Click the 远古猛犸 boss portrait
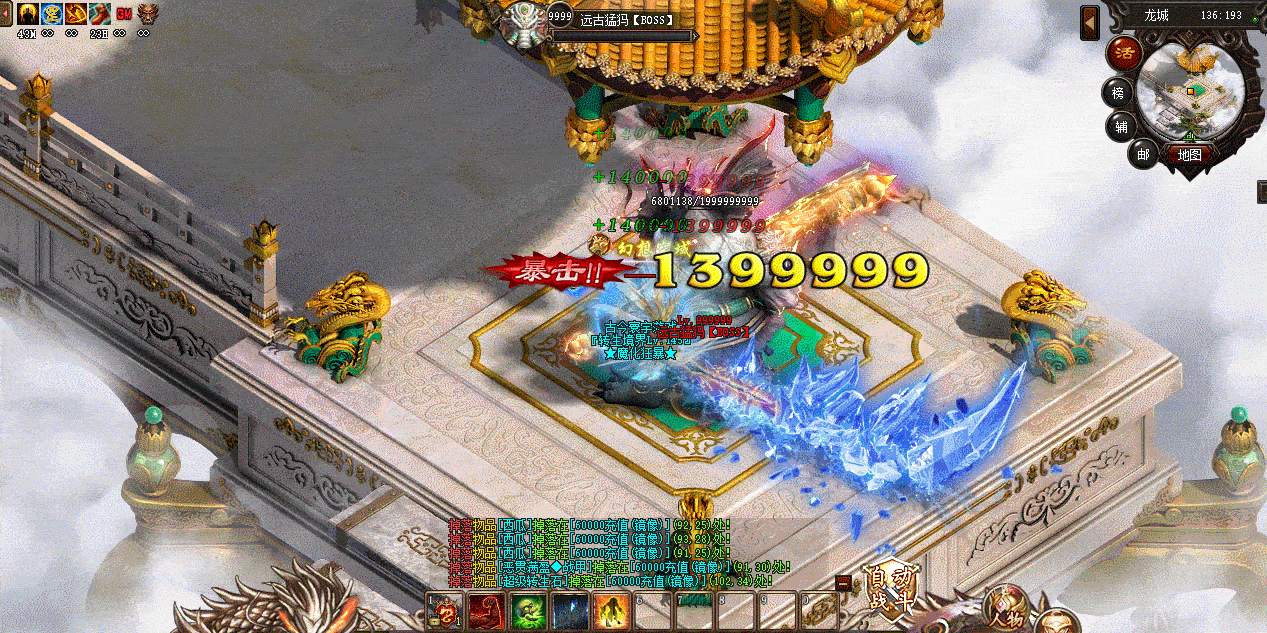Screen dimensions: 1267x633 [522, 22]
